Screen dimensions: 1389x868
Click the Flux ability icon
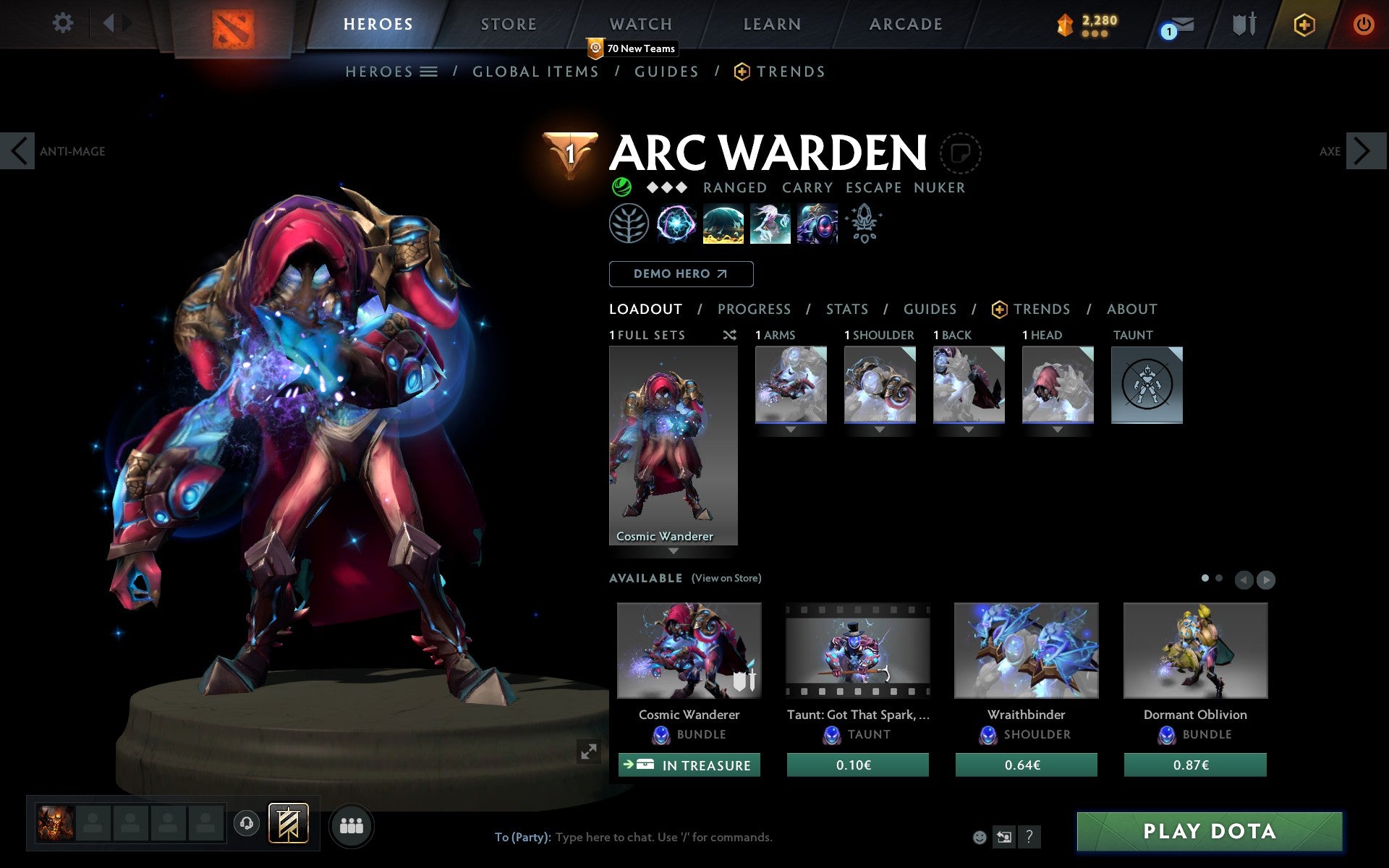[676, 224]
